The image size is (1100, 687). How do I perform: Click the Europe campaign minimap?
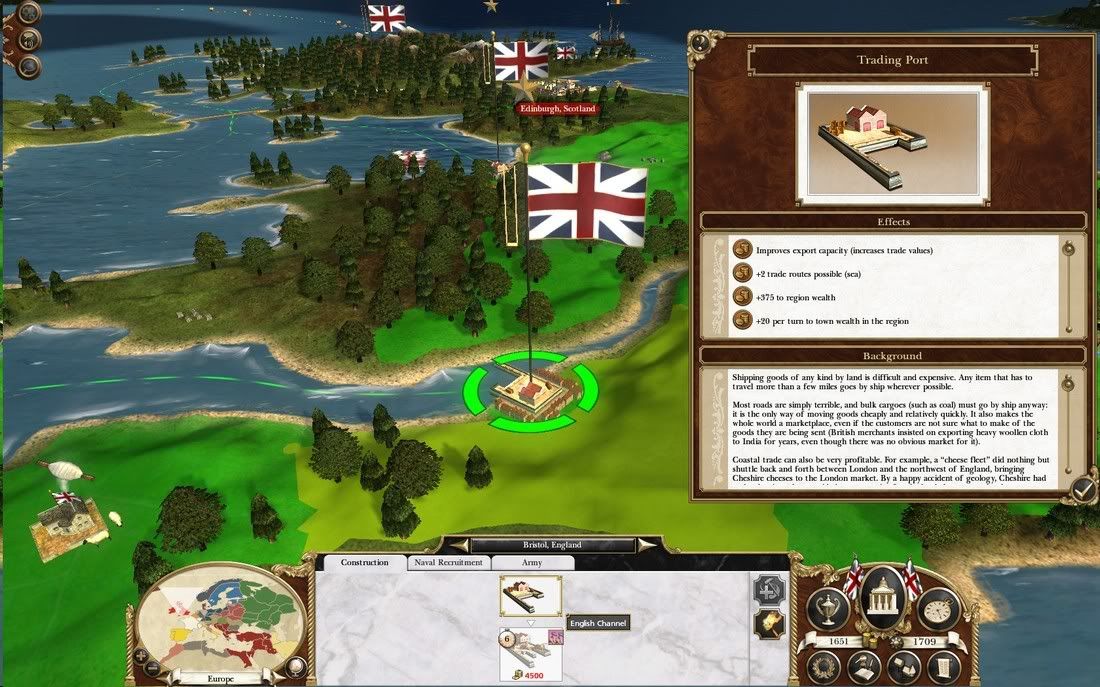219,621
